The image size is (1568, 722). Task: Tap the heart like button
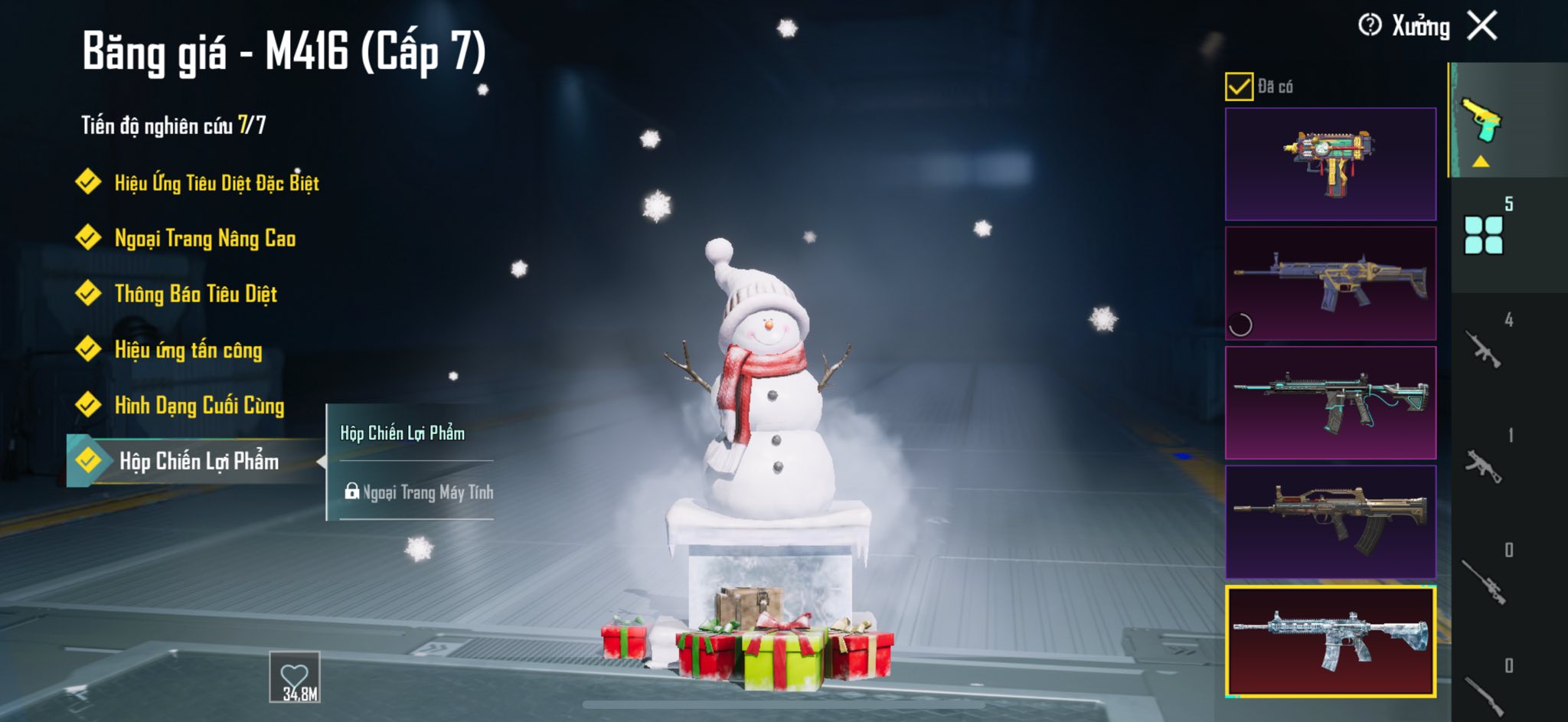295,677
